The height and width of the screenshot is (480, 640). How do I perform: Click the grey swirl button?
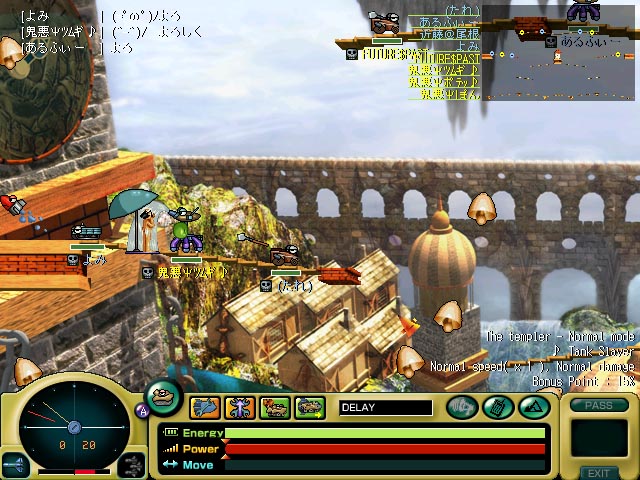click(x=463, y=407)
